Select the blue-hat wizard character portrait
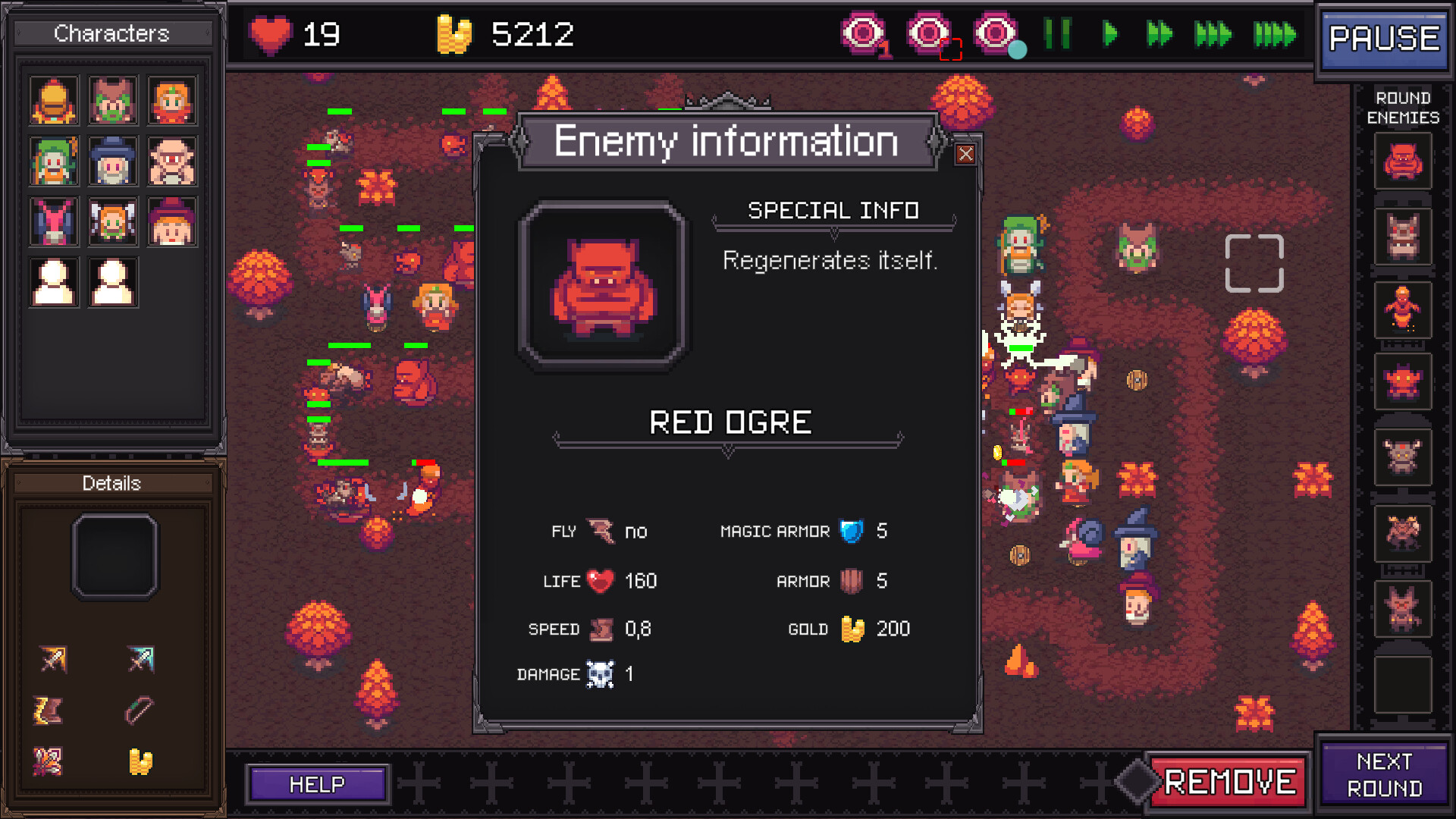Viewport: 1456px width, 819px height. (113, 160)
